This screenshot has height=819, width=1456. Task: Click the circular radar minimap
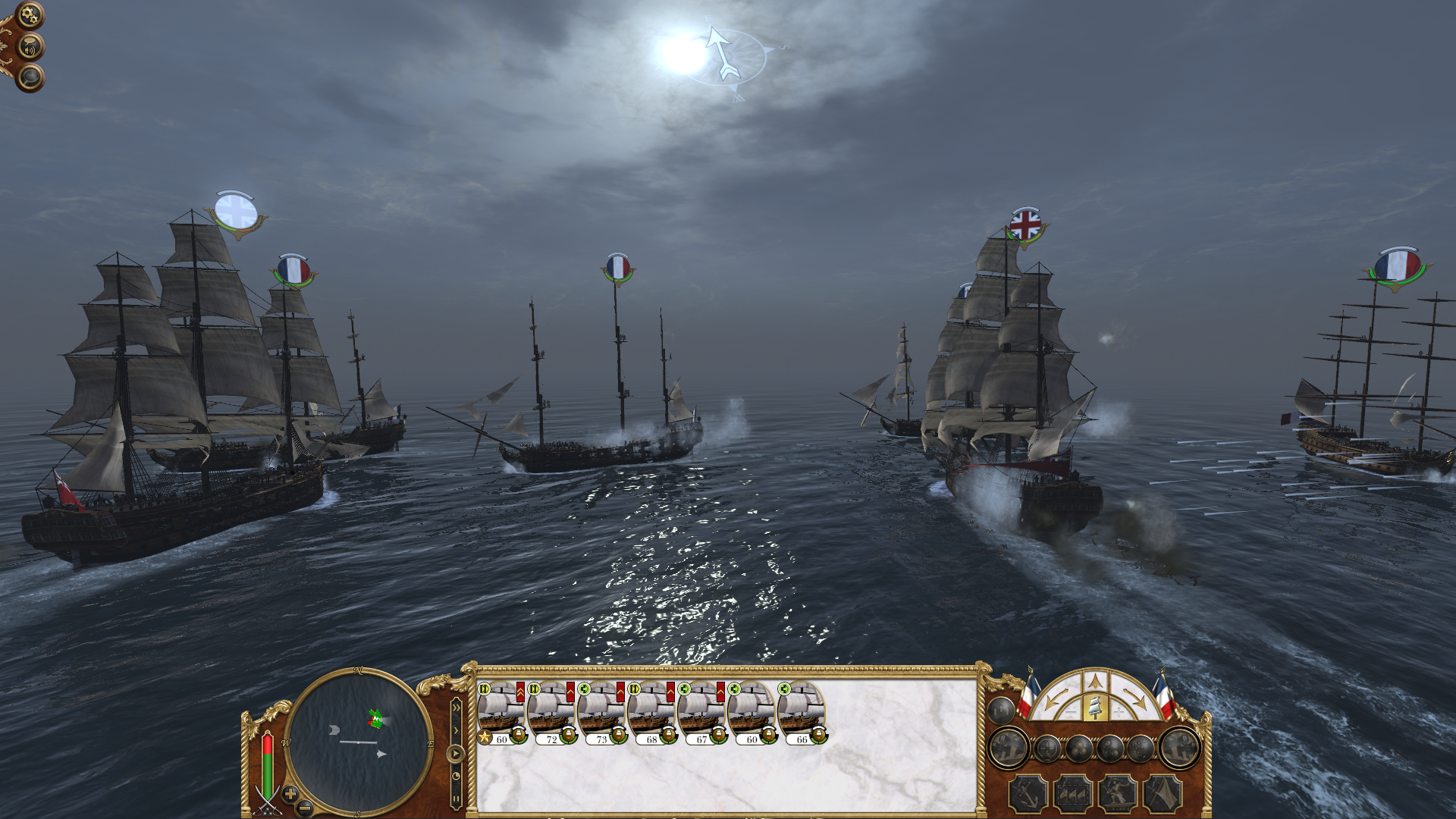tap(357, 741)
